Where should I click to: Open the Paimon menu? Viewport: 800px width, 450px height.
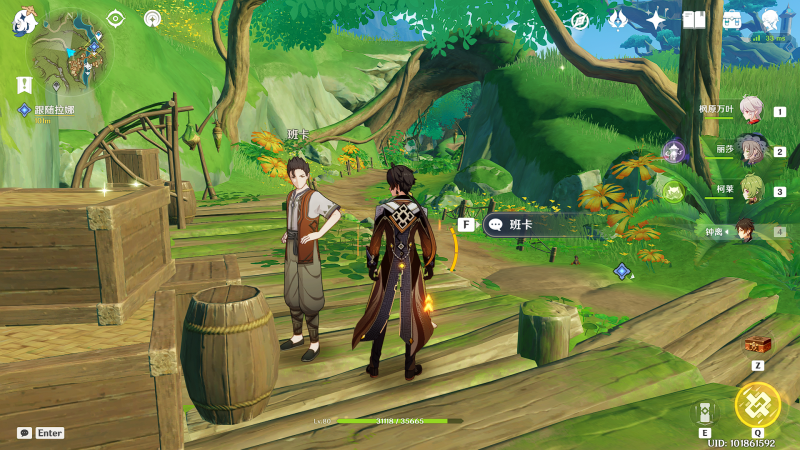tap(24, 21)
